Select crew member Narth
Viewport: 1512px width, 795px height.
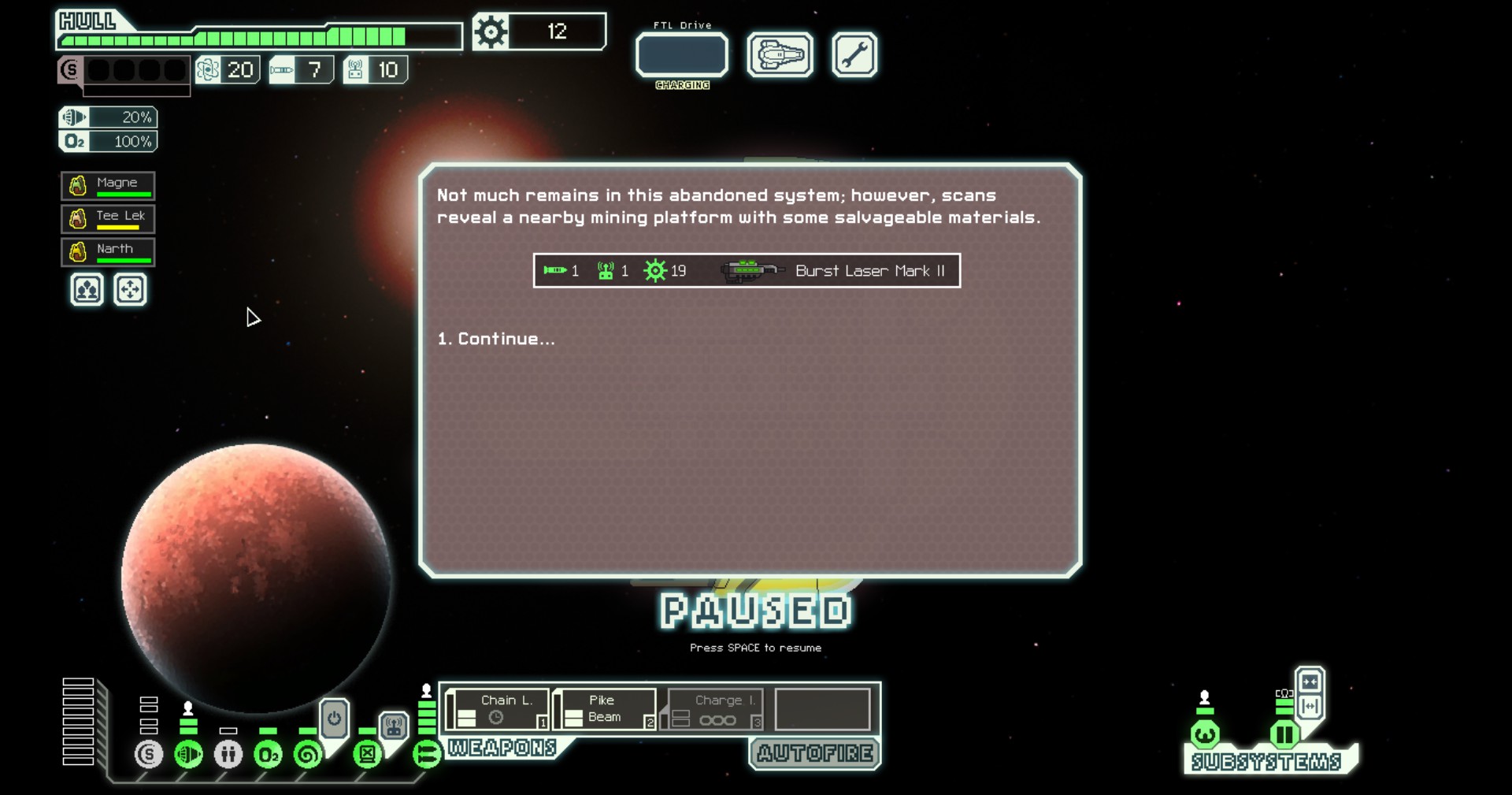[108, 252]
